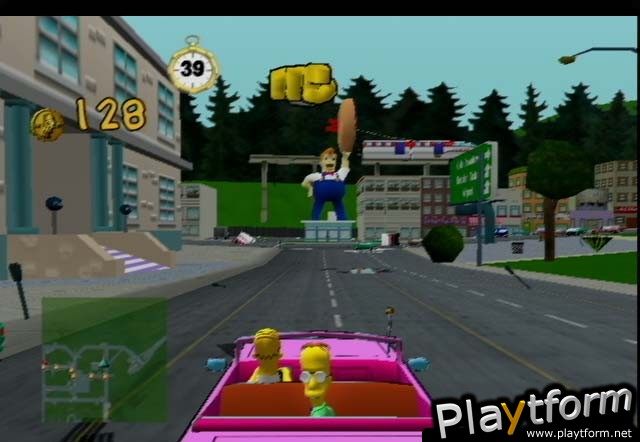The image size is (640, 442).
Task: Click the yellow pointing fist direction indicator
Action: tap(304, 85)
